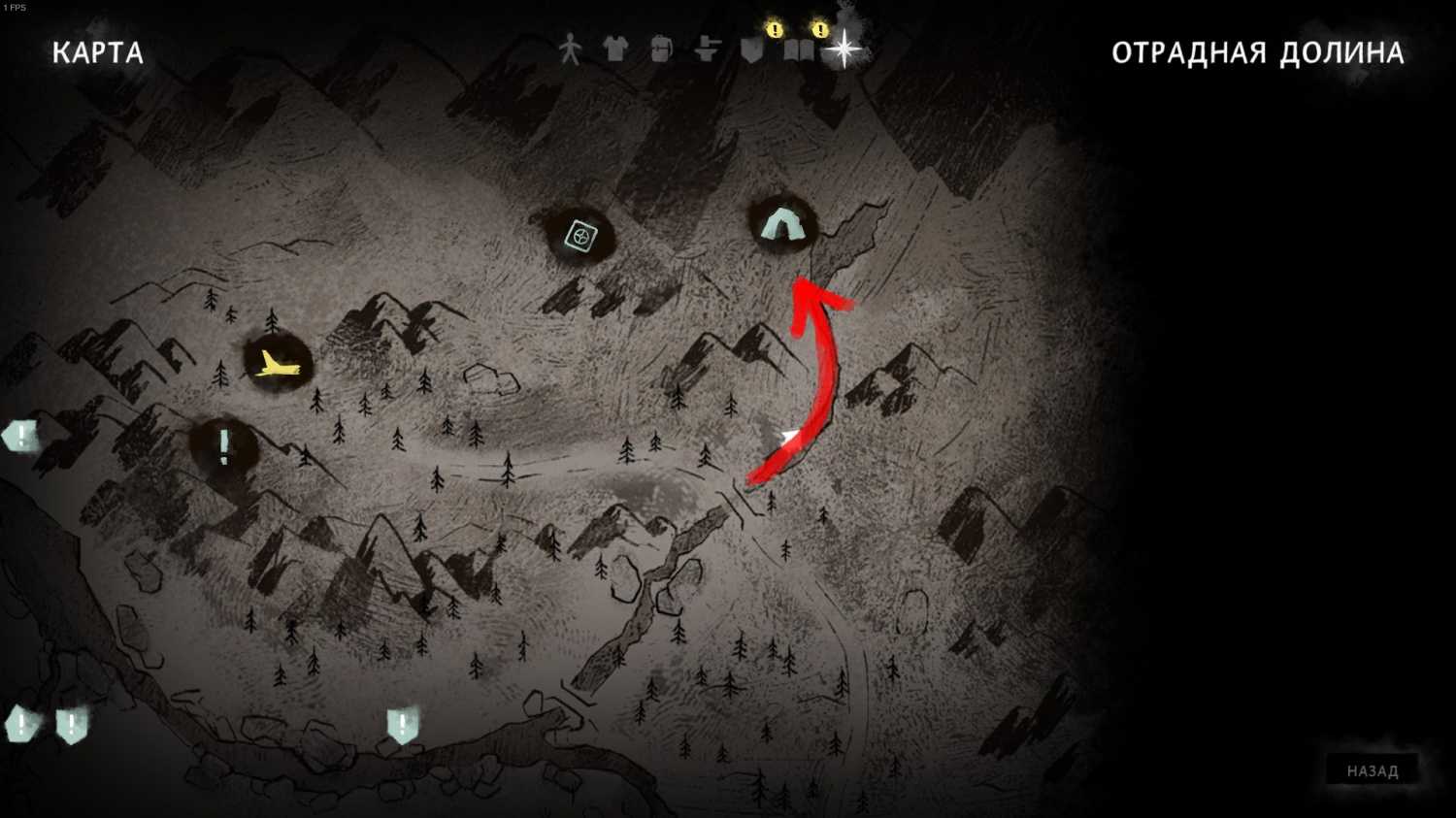Select the yellow airplane map marker
1456x818 pixels.
tap(278, 365)
